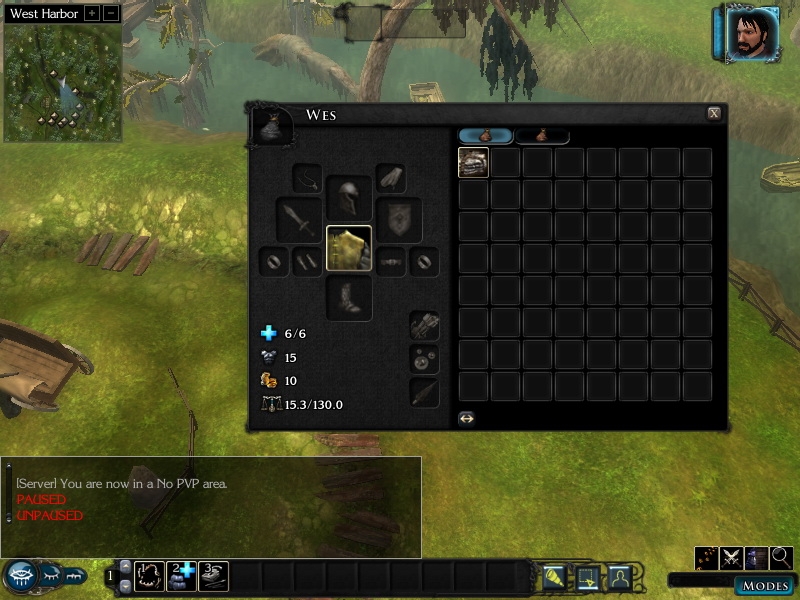The image size is (800, 600).
Task: Activate hotbar slot two with blue cross
Action: tap(181, 576)
